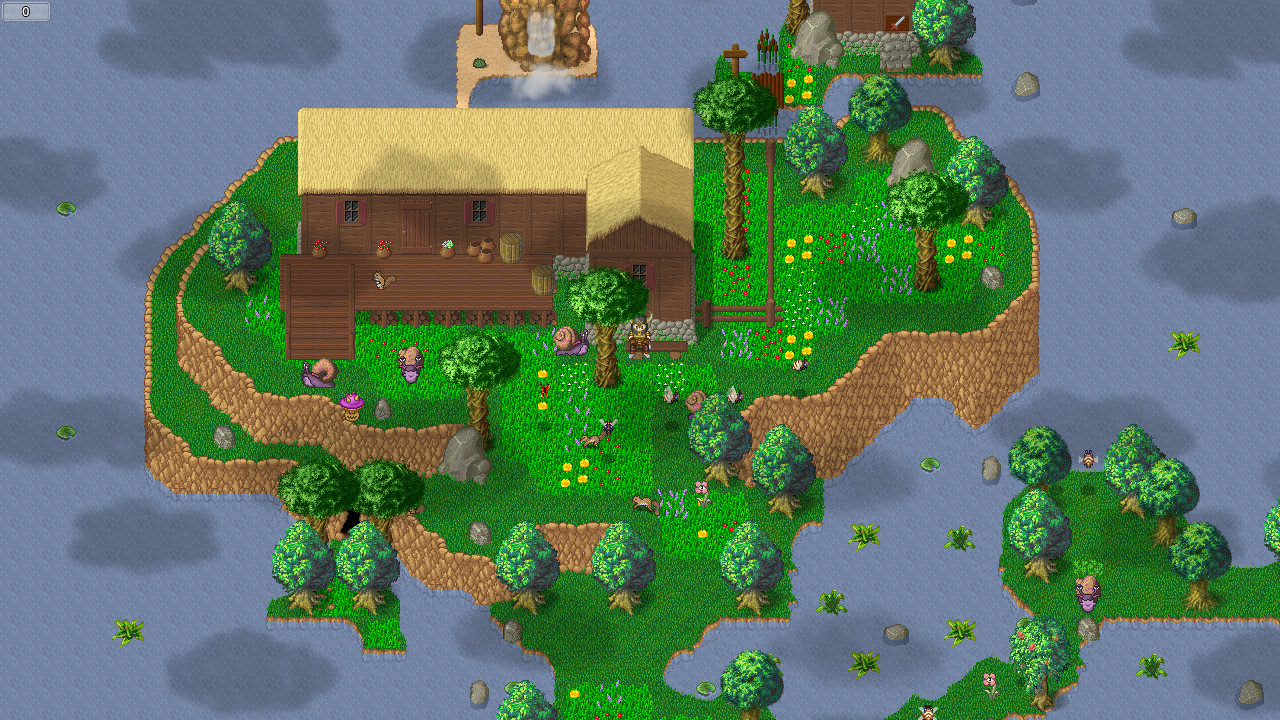Viewport: 1280px width, 720px height.
Task: Click the cave entrance under the twin trees
Action: pos(350,523)
